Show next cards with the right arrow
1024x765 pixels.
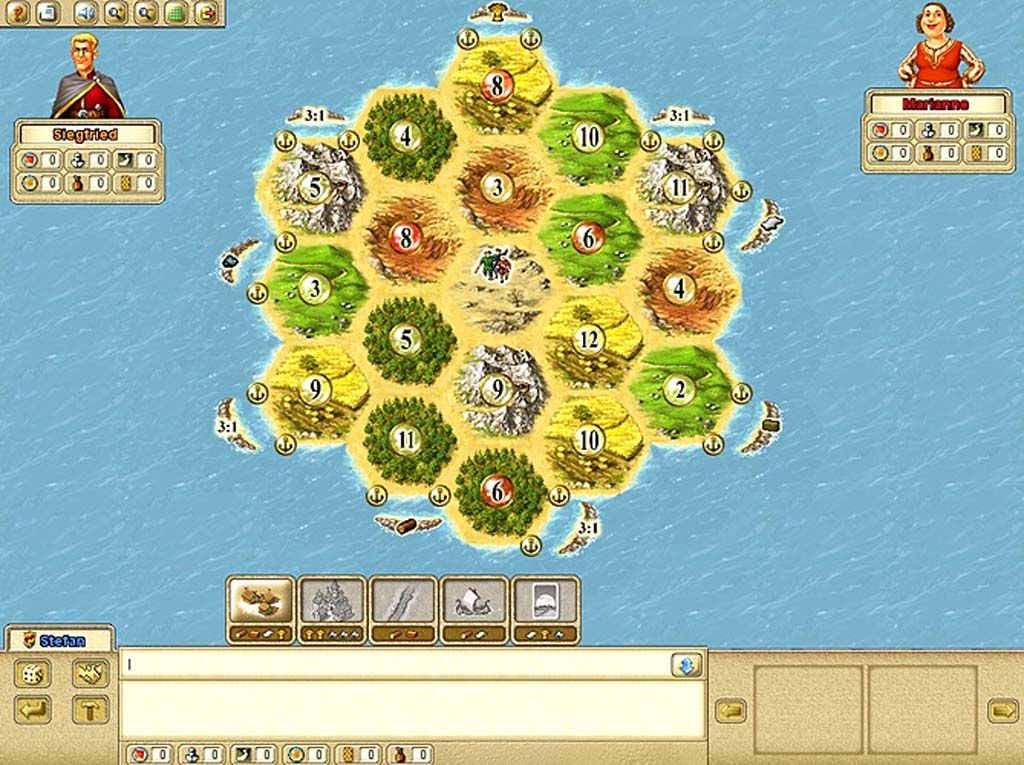coord(1002,709)
